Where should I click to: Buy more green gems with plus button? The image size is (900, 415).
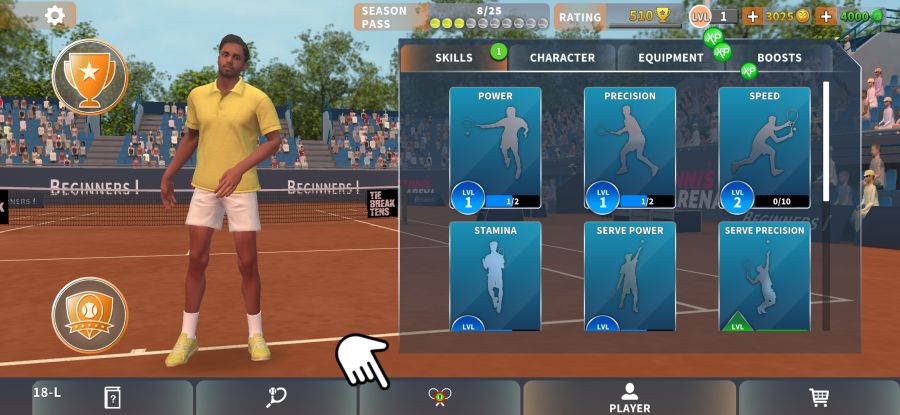[826, 16]
